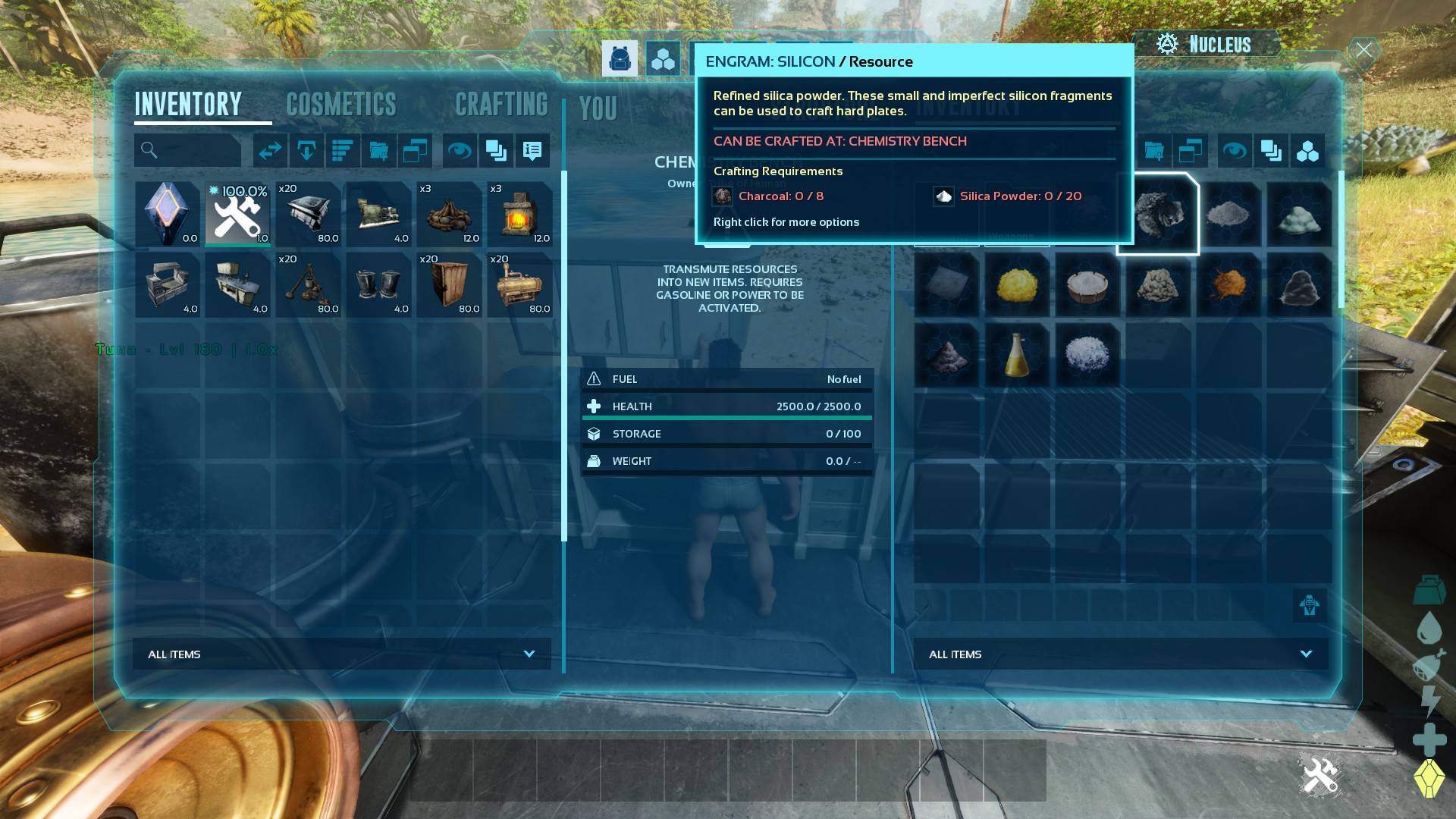Select the Silicon engram slot
Viewport: 1456px width, 819px height.
click(1158, 214)
